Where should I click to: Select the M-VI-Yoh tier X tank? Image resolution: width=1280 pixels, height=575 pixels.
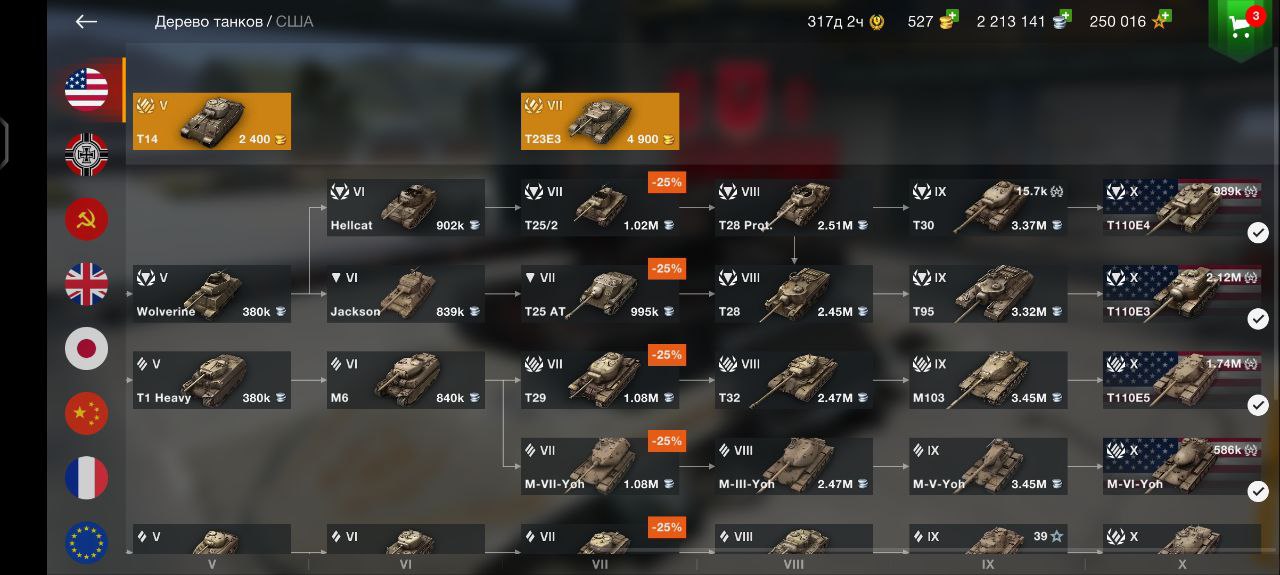pos(1182,466)
